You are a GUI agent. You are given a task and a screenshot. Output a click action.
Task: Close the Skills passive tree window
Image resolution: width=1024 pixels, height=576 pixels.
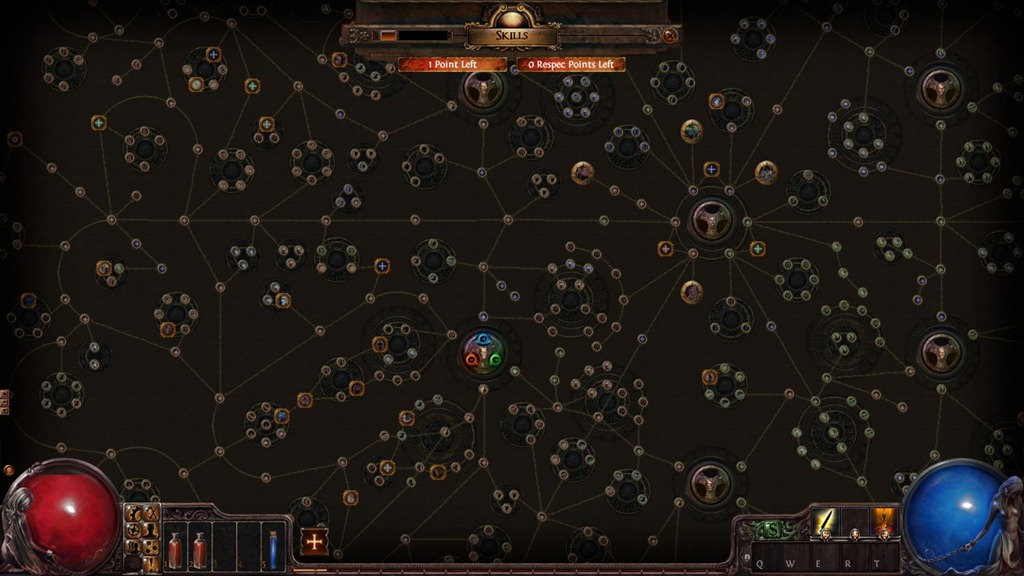tap(670, 36)
